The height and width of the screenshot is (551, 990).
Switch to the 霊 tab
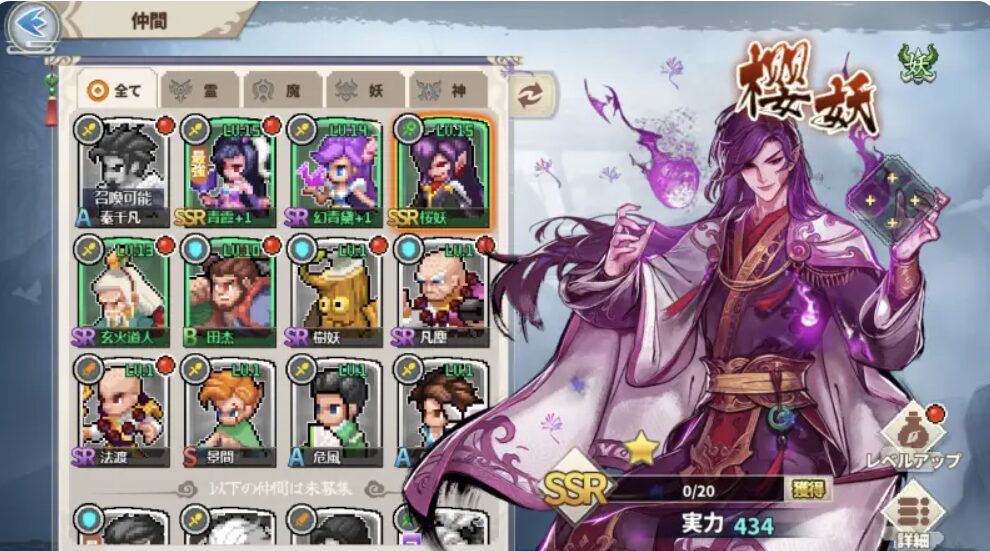pyautogui.click(x=200, y=90)
